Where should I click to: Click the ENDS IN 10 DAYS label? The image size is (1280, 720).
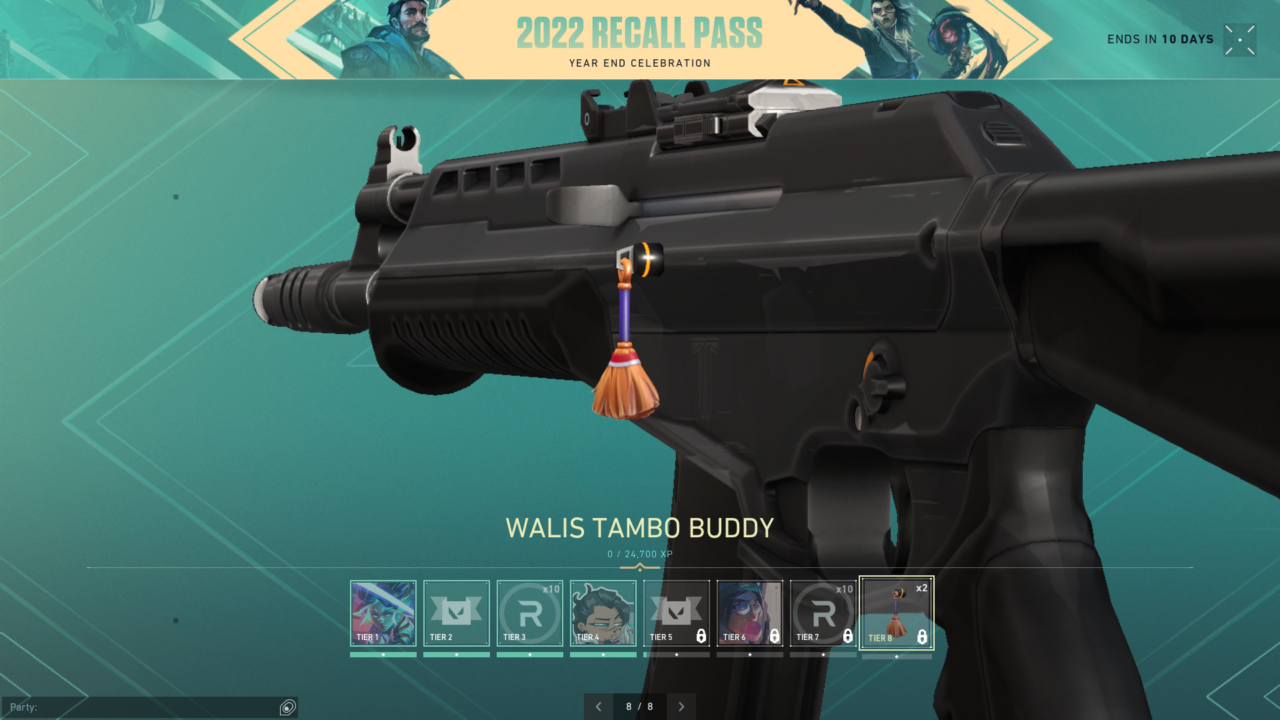[1160, 39]
